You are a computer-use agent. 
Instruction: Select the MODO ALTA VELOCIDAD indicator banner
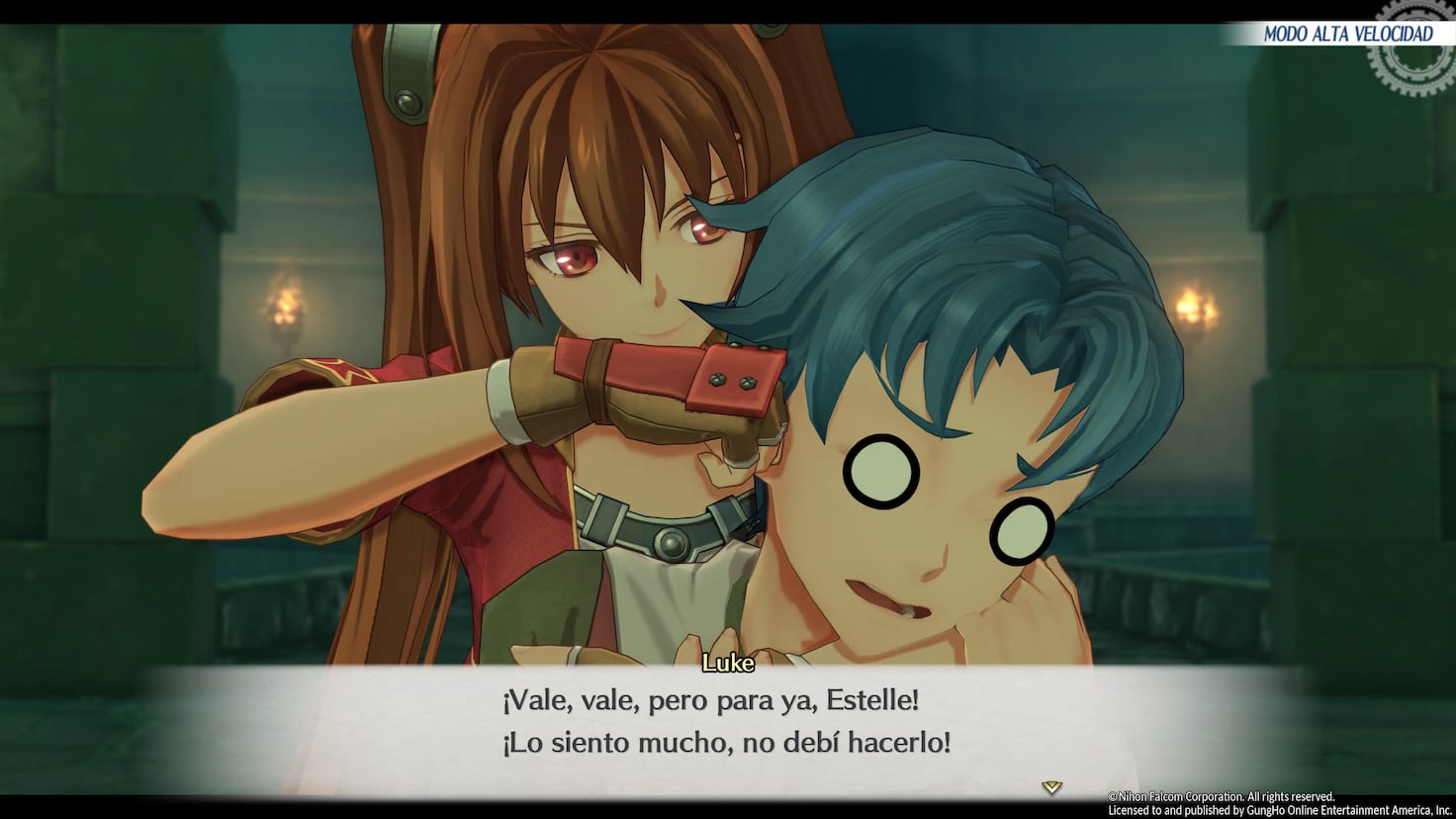pos(1348,33)
